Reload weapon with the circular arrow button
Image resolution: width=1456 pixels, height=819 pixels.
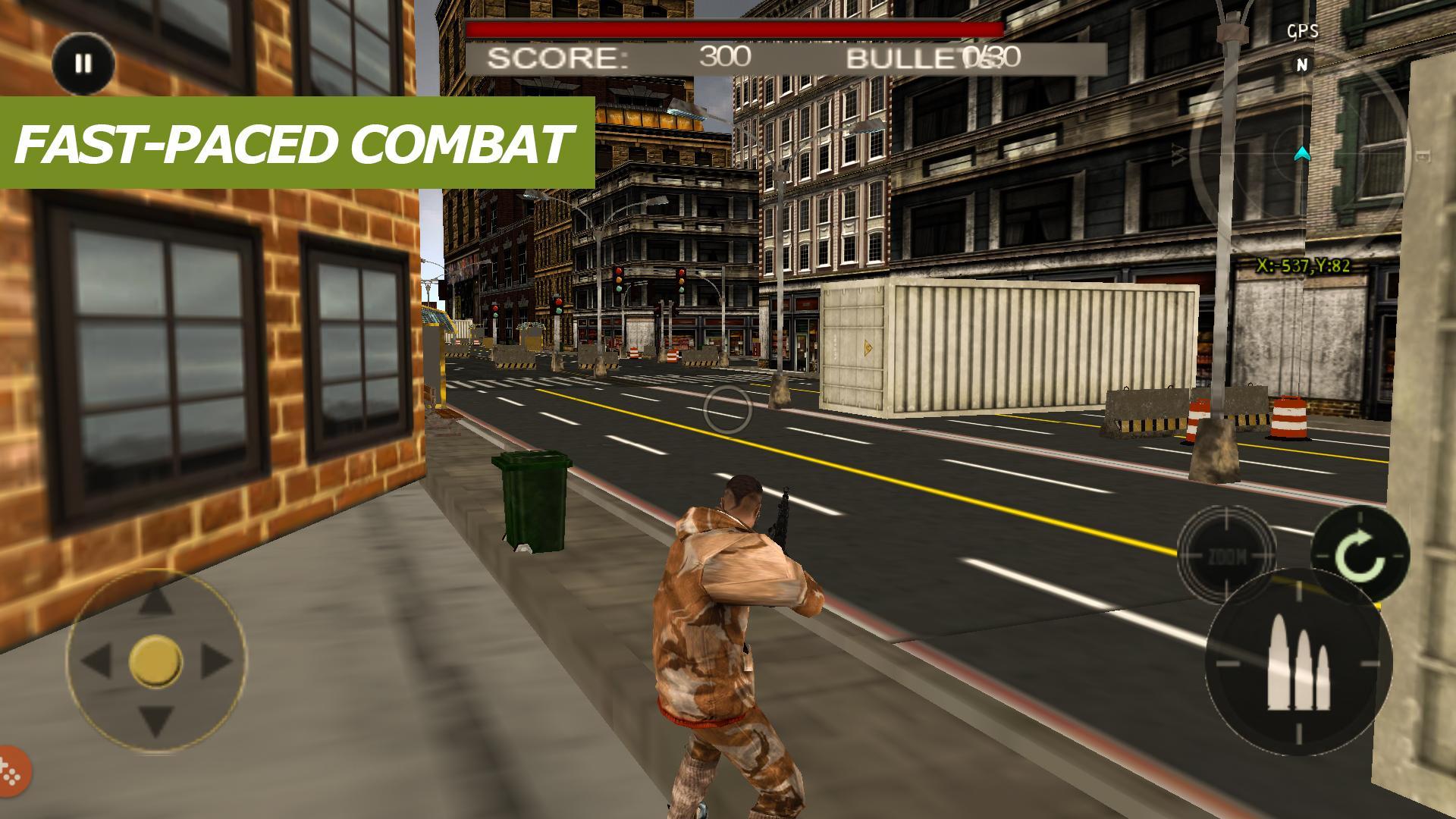[1360, 556]
